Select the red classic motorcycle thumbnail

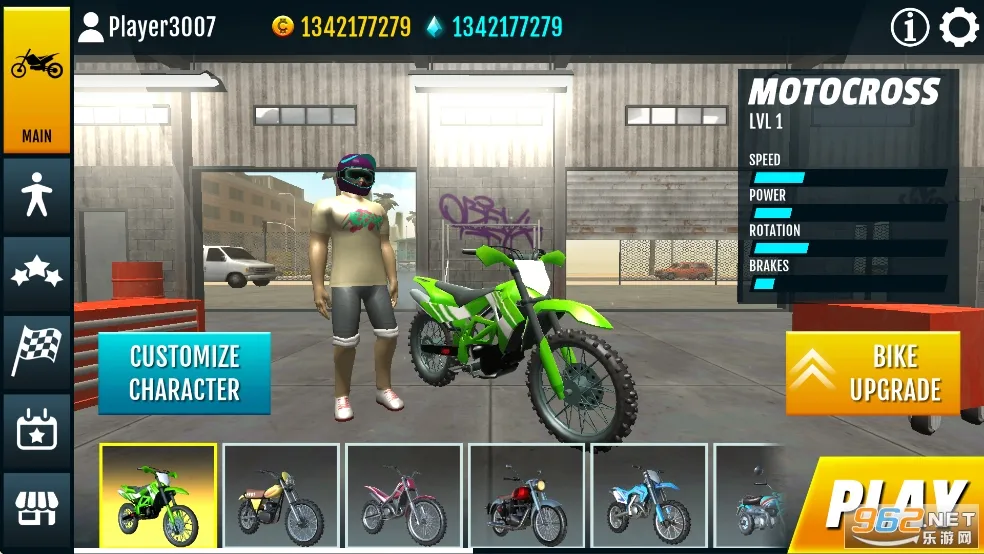coord(527,497)
